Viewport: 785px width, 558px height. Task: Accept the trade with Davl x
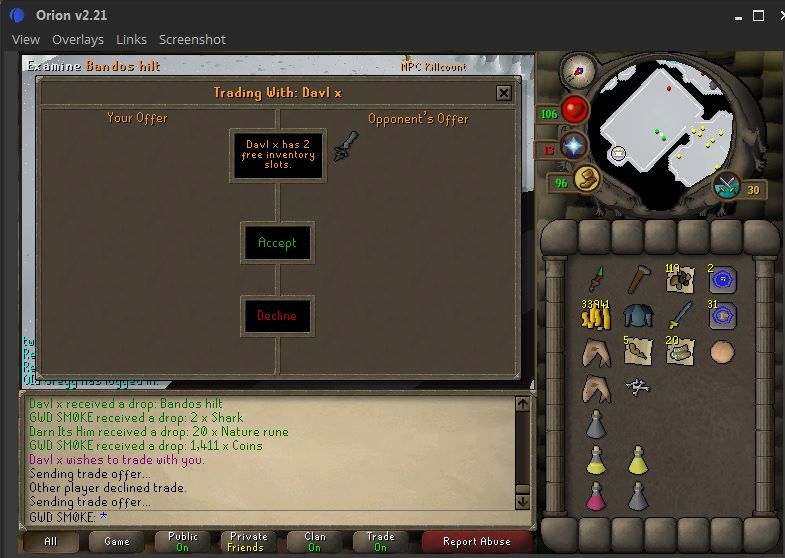277,243
